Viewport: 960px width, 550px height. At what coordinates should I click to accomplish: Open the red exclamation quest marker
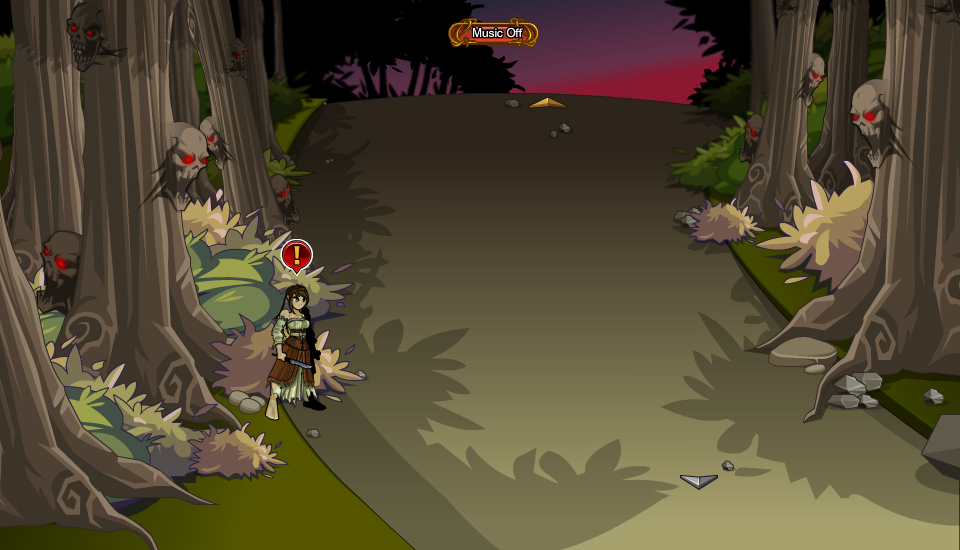point(296,256)
